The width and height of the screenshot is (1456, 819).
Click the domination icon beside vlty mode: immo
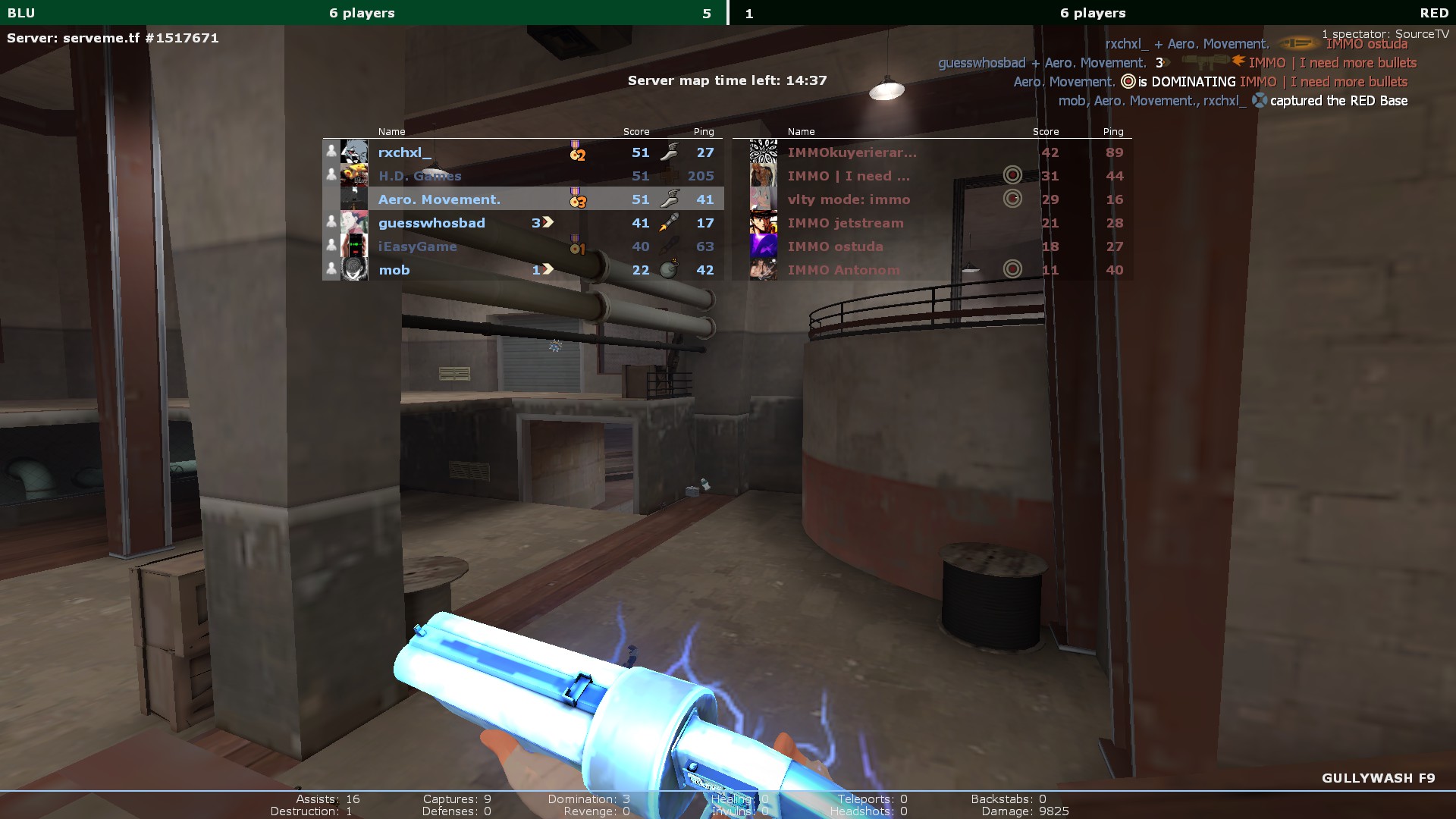click(x=1012, y=199)
